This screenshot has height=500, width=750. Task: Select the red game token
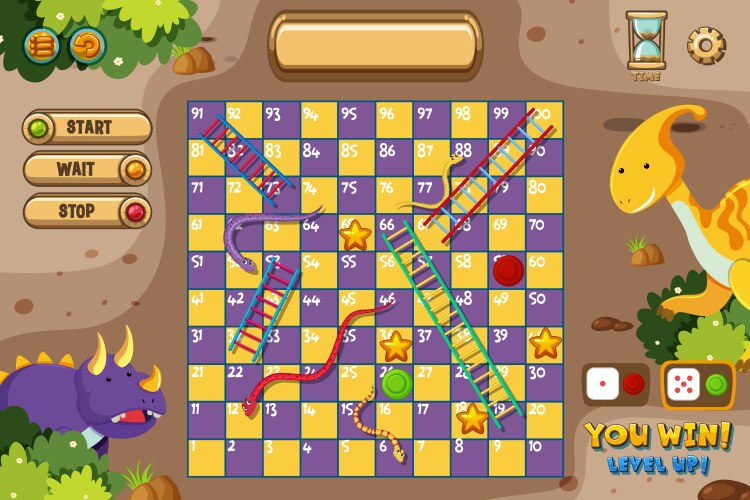click(x=508, y=270)
